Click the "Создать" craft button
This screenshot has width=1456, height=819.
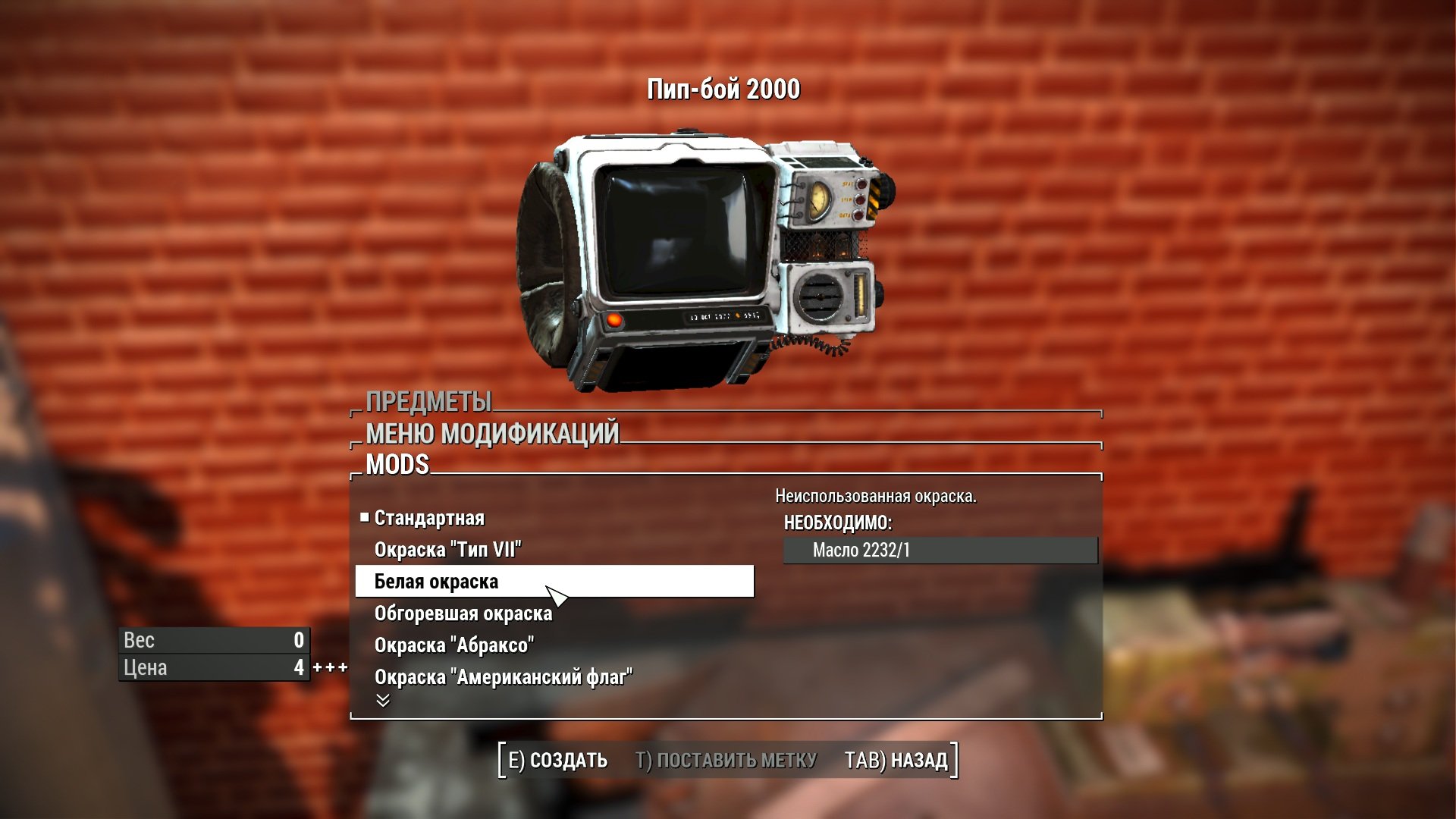point(557,760)
